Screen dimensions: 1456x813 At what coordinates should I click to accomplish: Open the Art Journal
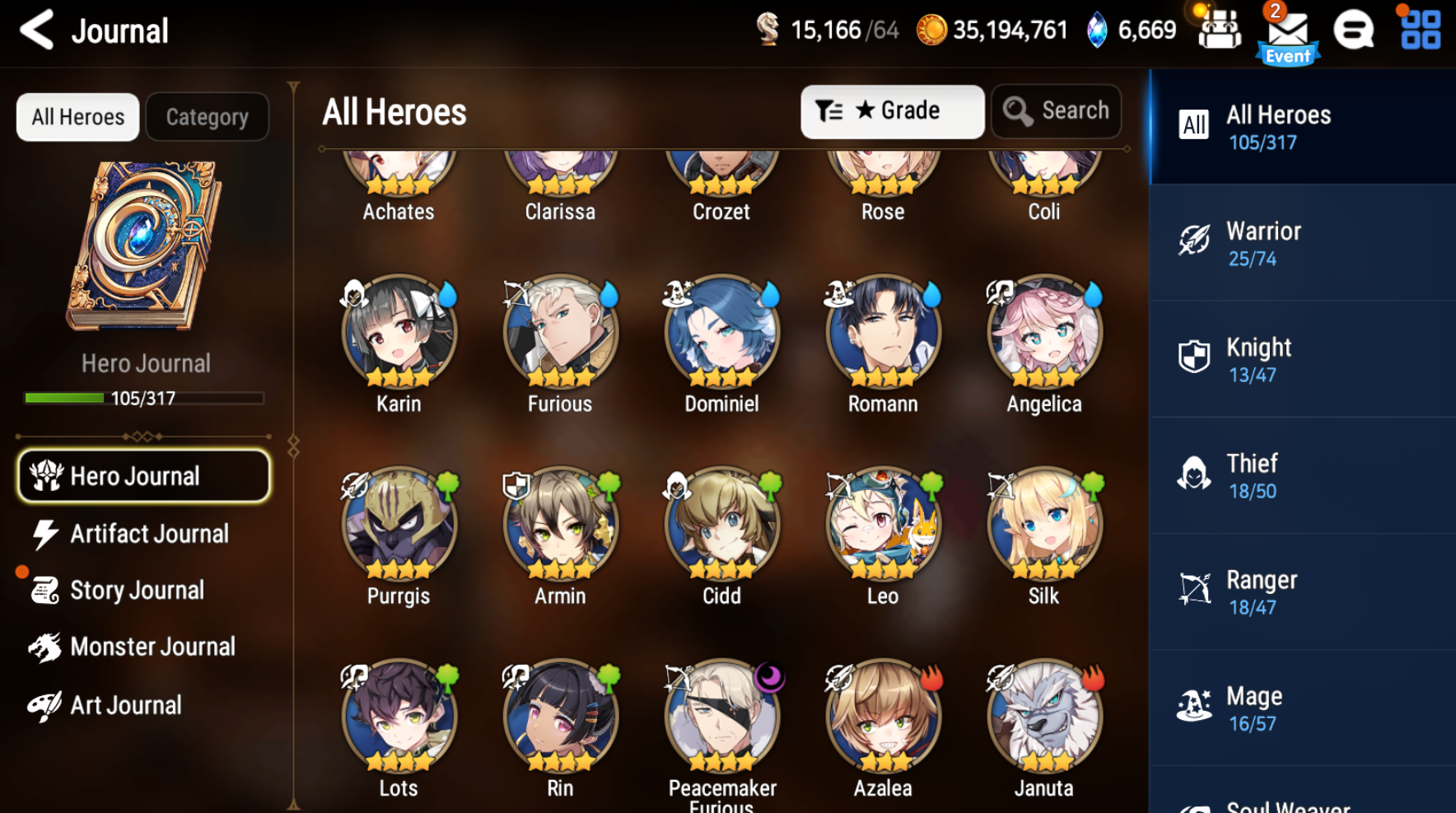(125, 704)
